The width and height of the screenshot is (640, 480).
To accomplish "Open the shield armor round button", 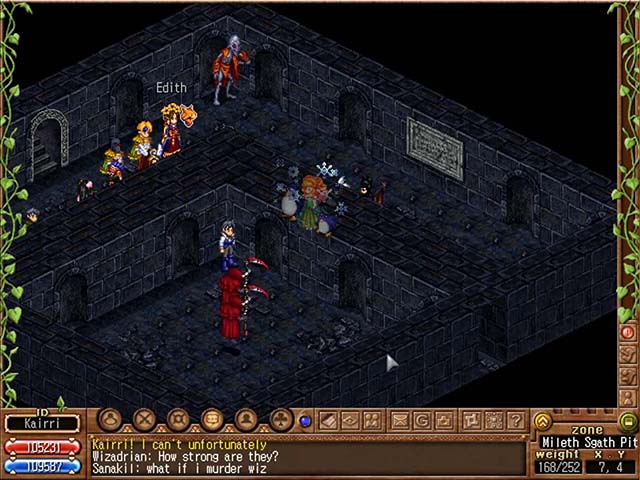I will 179,420.
